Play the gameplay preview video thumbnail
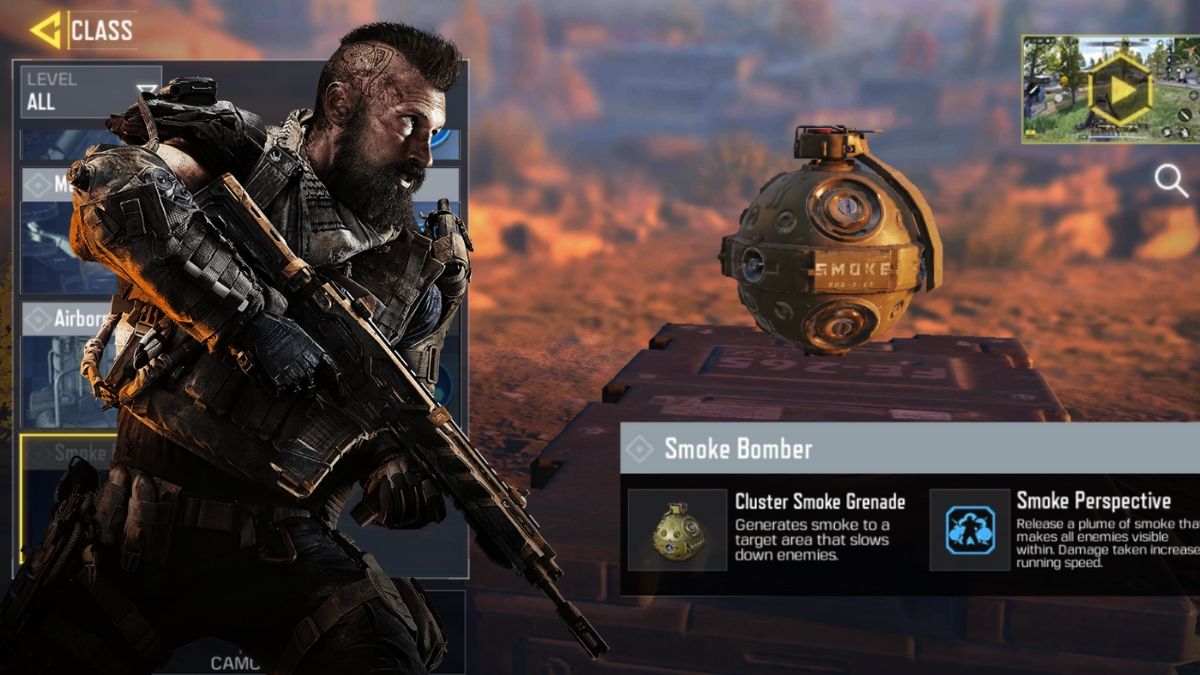The height and width of the screenshot is (675, 1200). point(1110,90)
